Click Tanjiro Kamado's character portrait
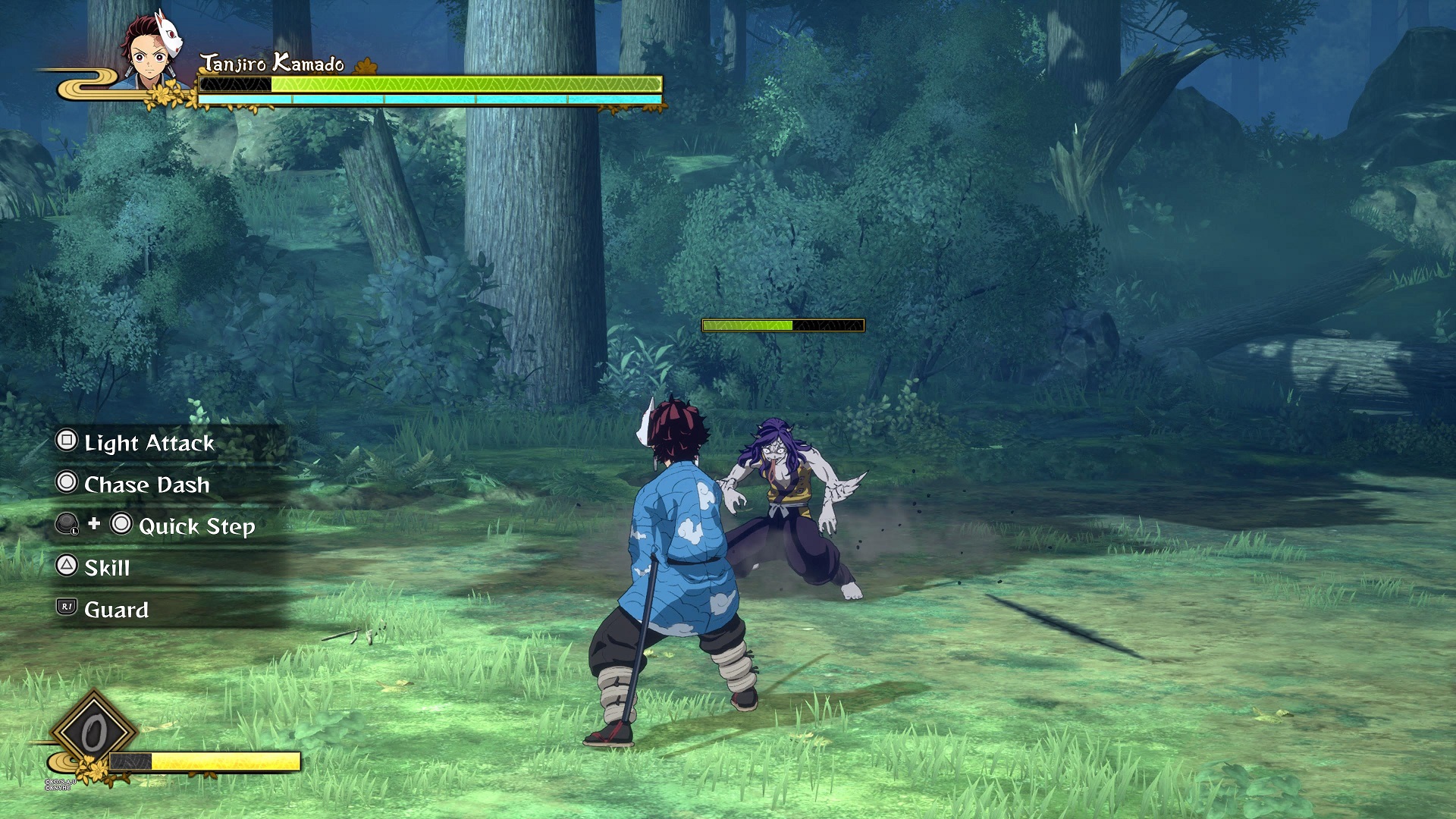Screen dimensions: 1456x819 coord(152,52)
